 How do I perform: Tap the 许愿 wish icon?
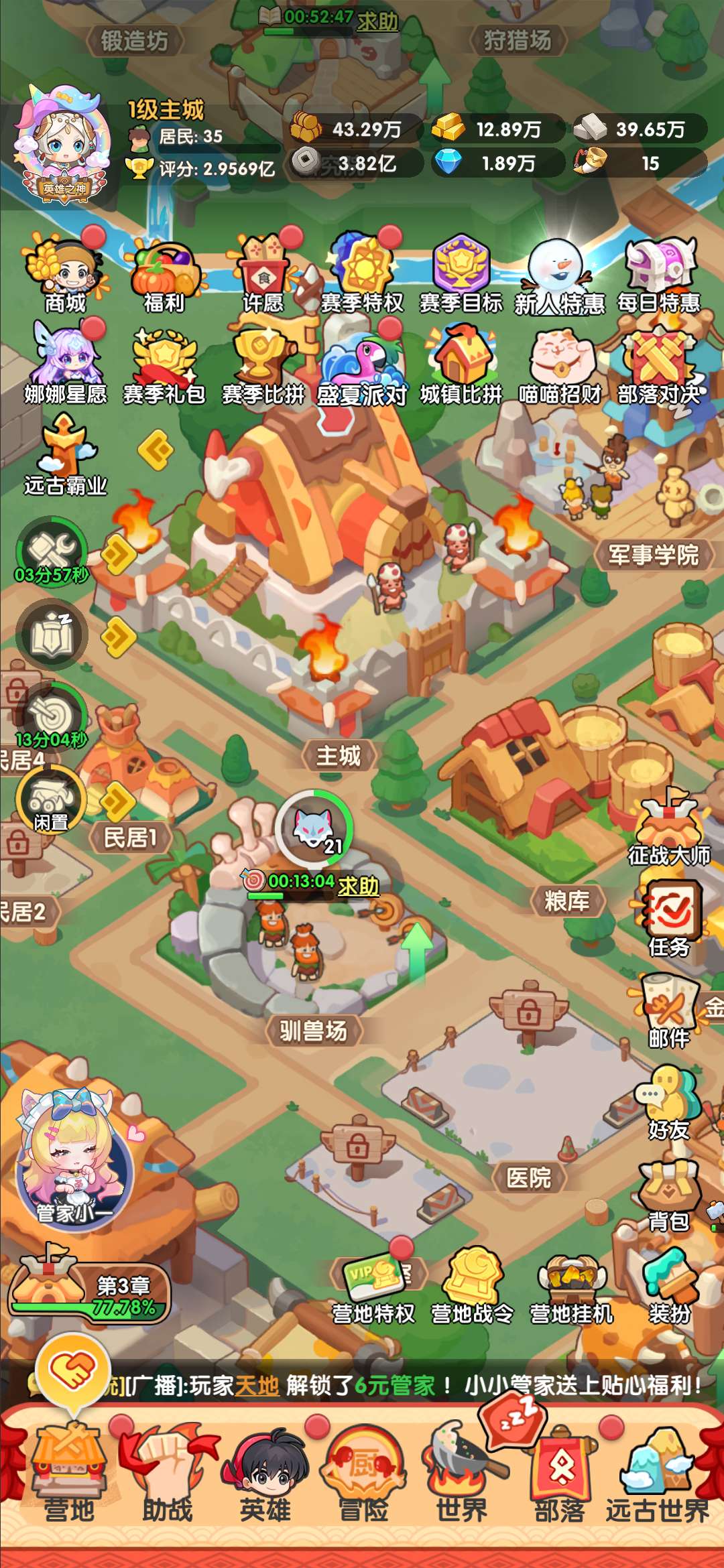(x=263, y=276)
